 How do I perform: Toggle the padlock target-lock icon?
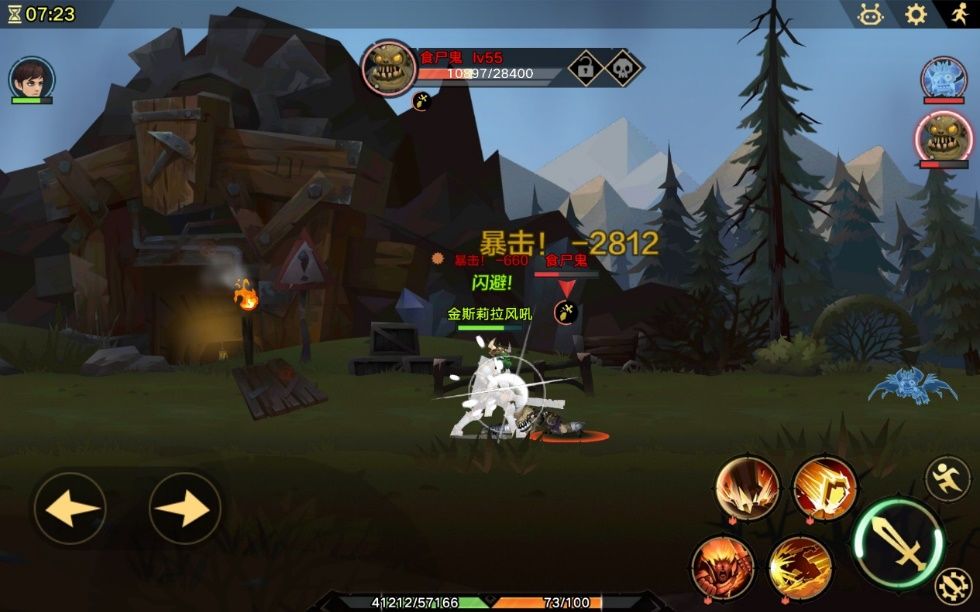(x=585, y=68)
